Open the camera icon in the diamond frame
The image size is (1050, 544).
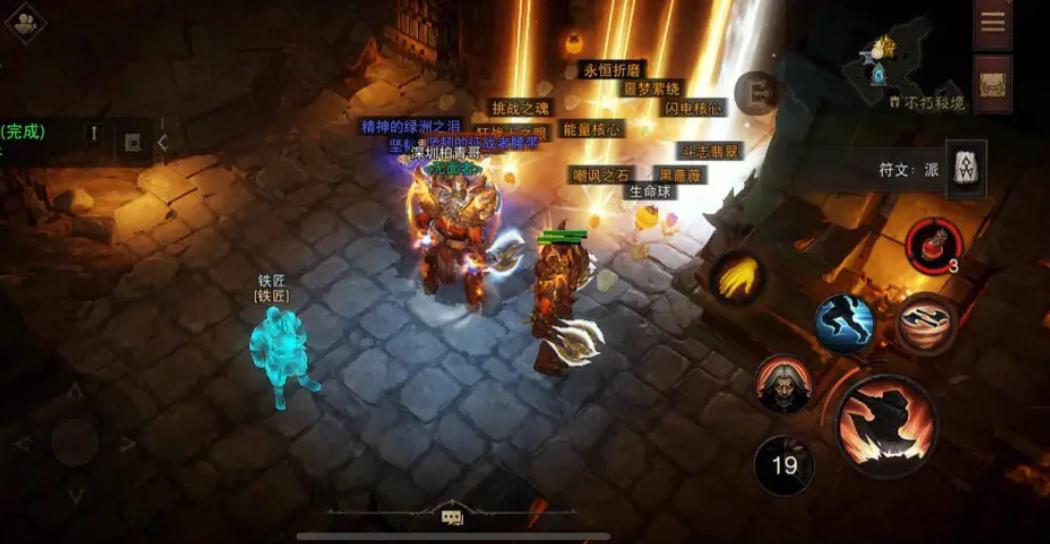[x=25, y=22]
